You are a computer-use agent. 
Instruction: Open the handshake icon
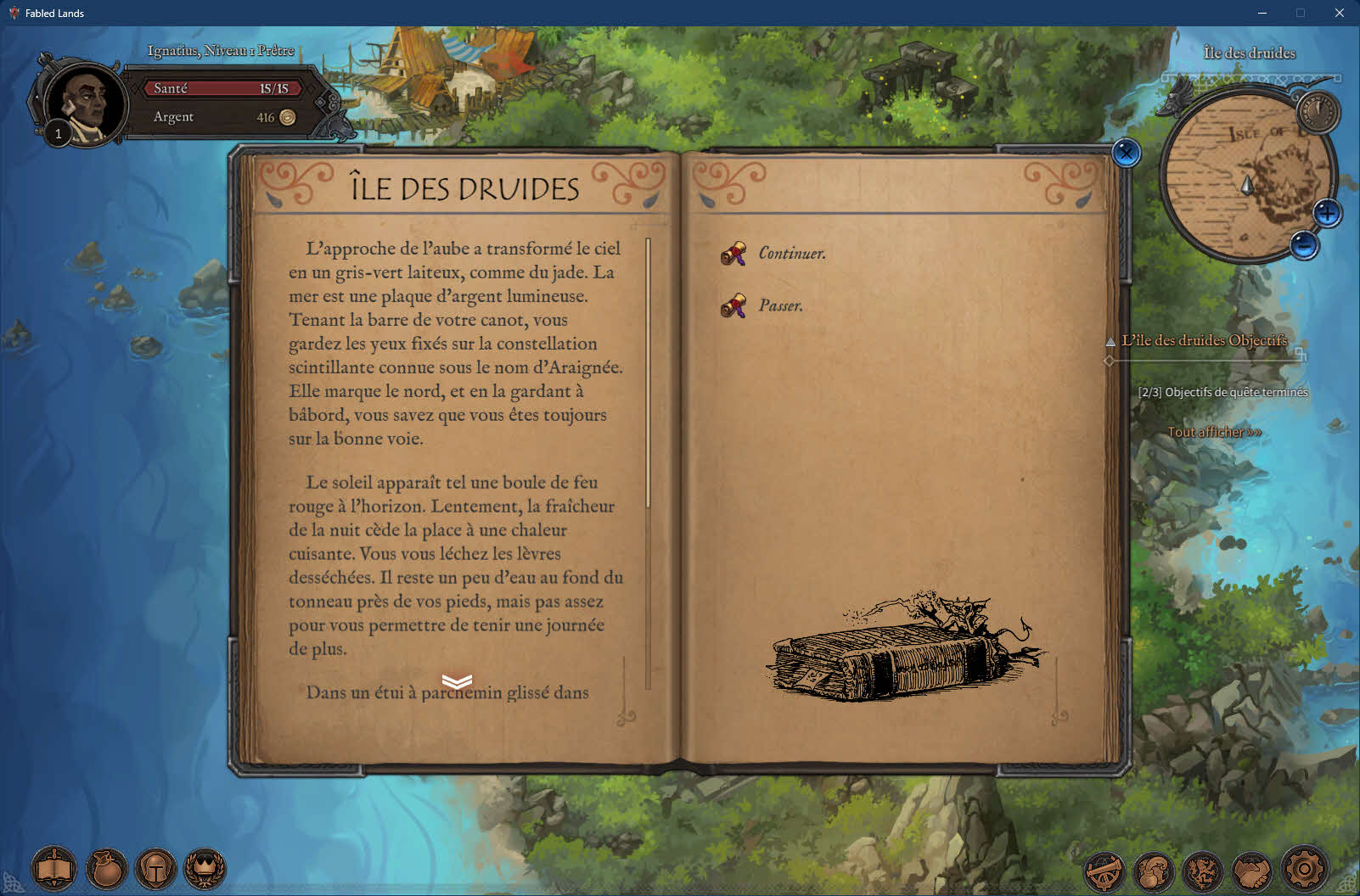(1252, 871)
